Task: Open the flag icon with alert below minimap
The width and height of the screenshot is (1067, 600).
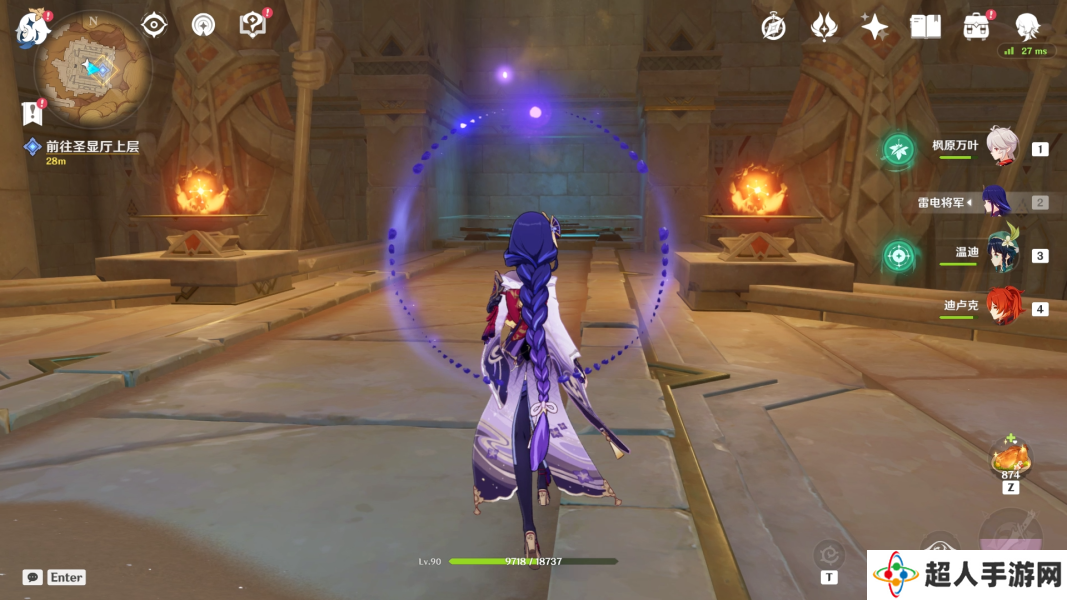Action: (x=33, y=113)
